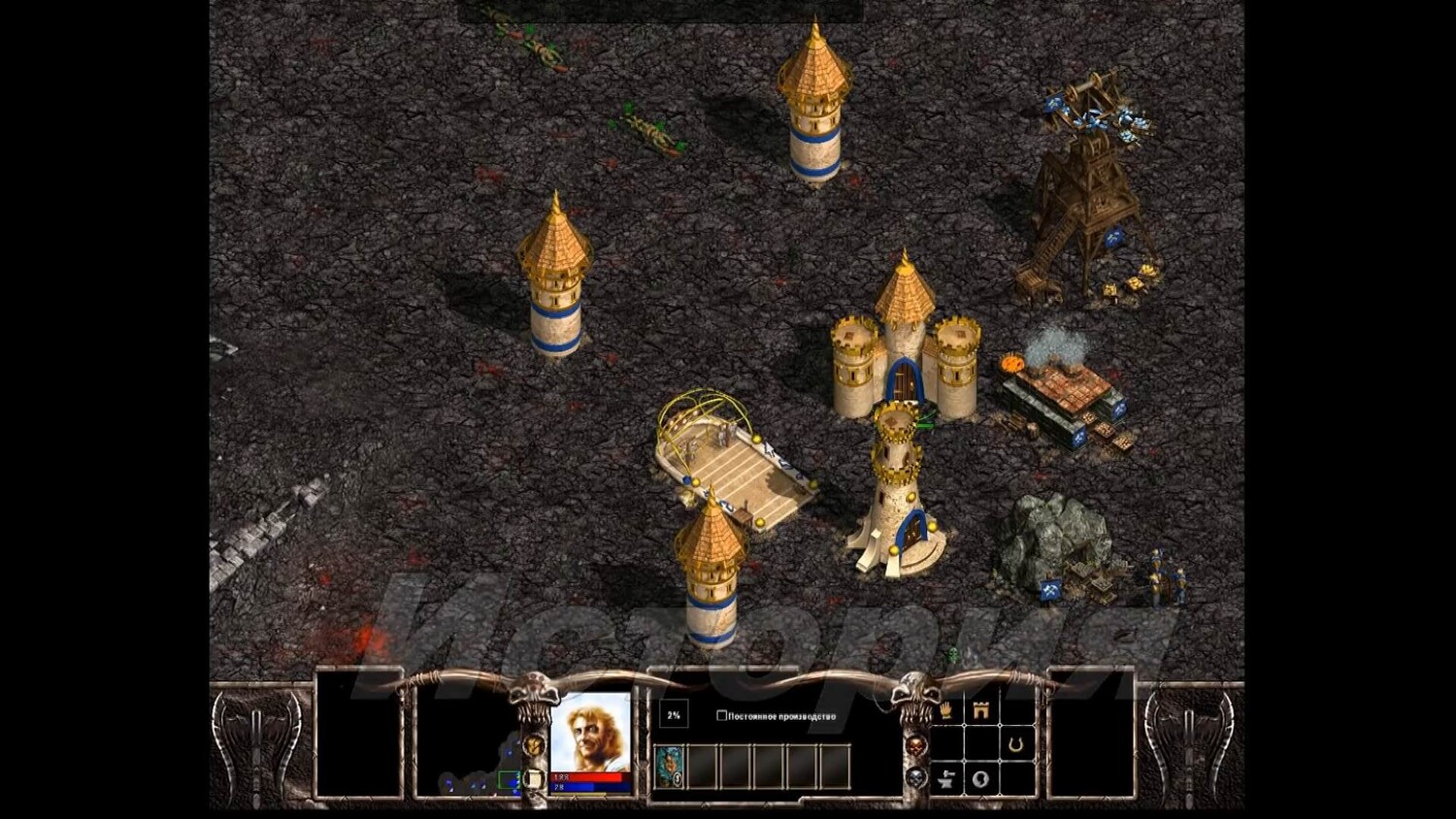Toggle the Постоянное производство checkbox

pos(721,716)
